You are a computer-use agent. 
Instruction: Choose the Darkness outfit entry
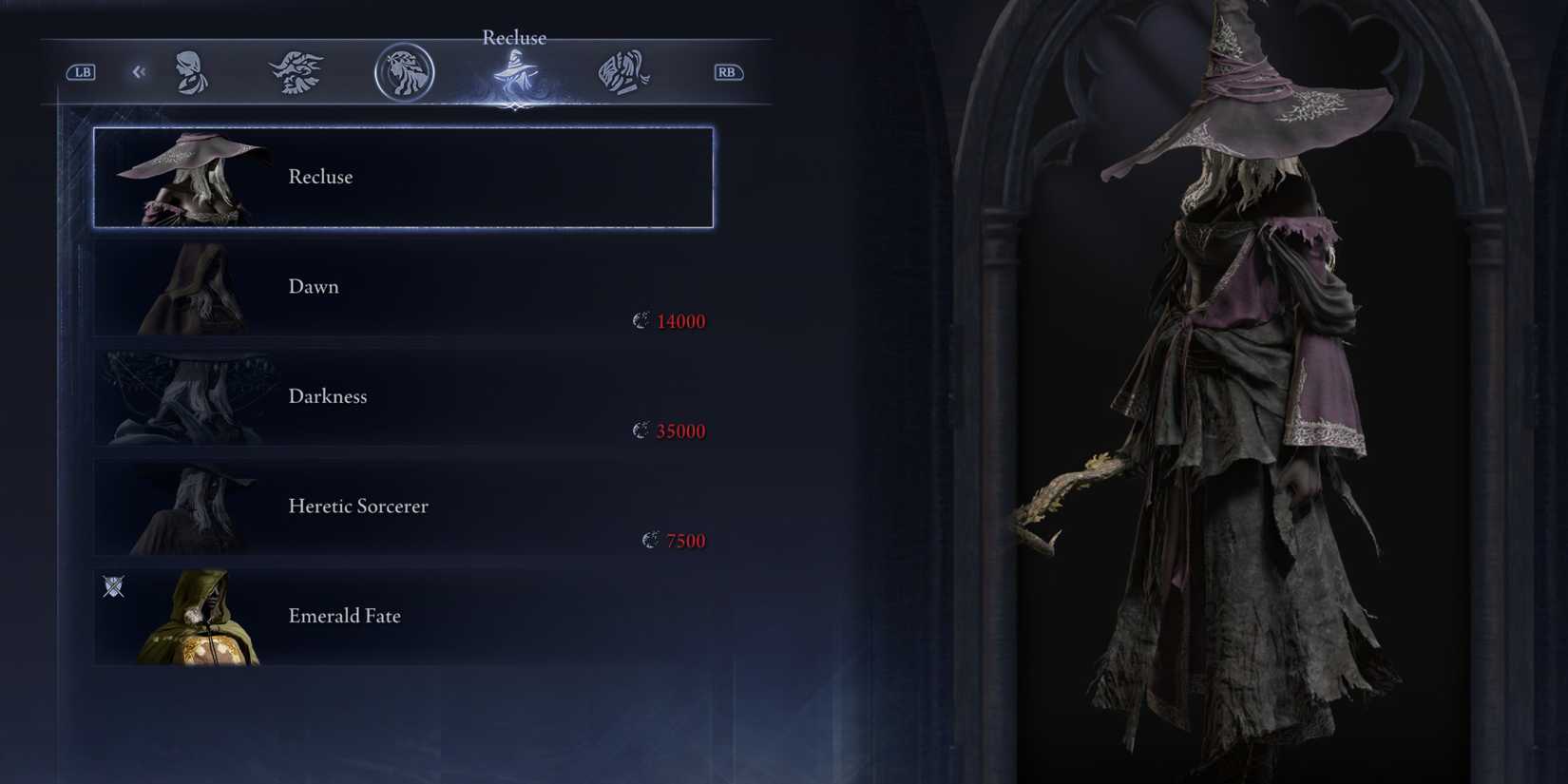403,396
